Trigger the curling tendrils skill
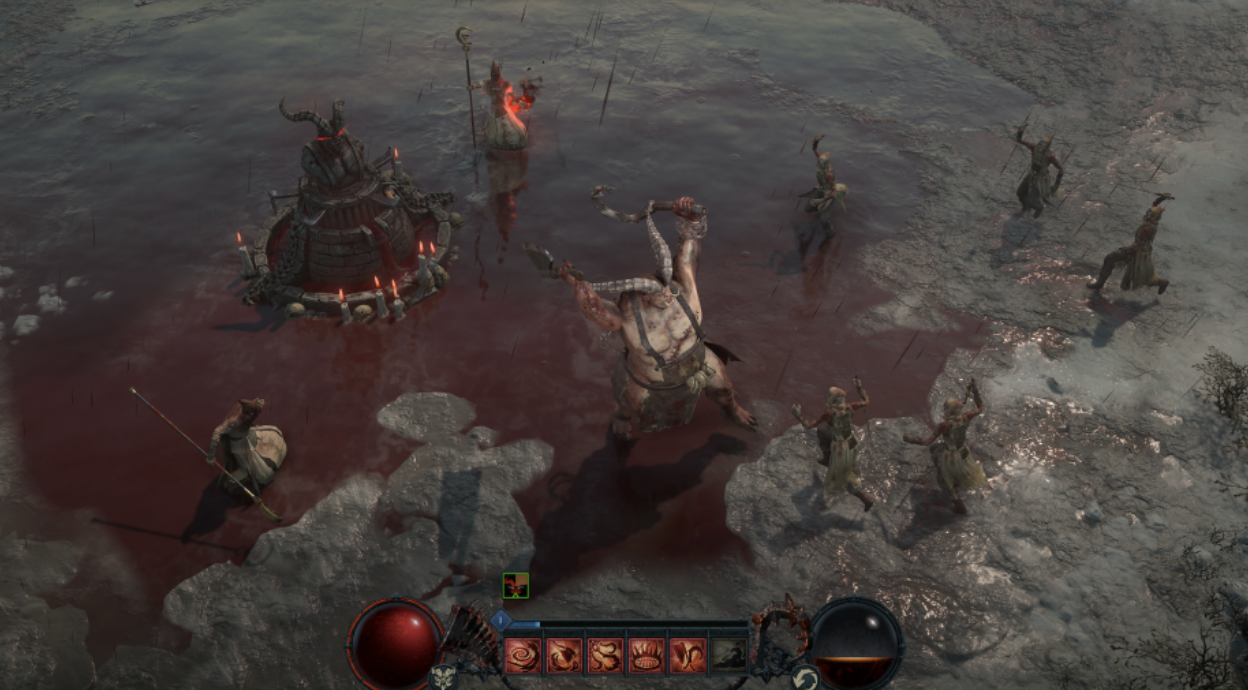Viewport: 1248px width, 690px height. 605,655
